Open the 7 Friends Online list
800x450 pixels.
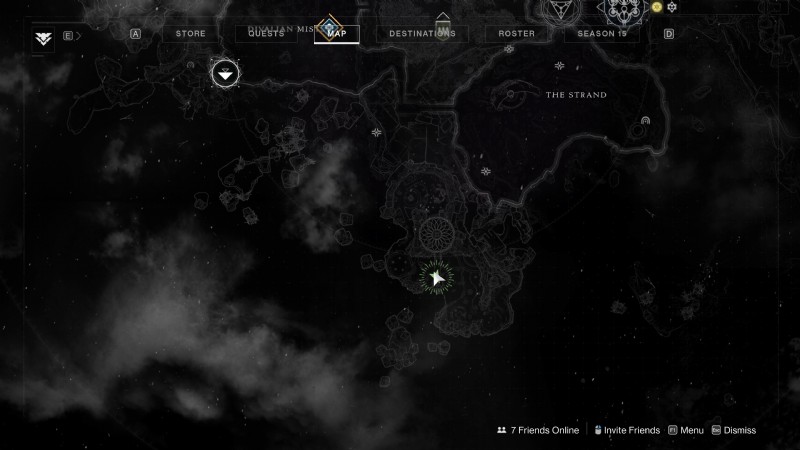click(537, 430)
